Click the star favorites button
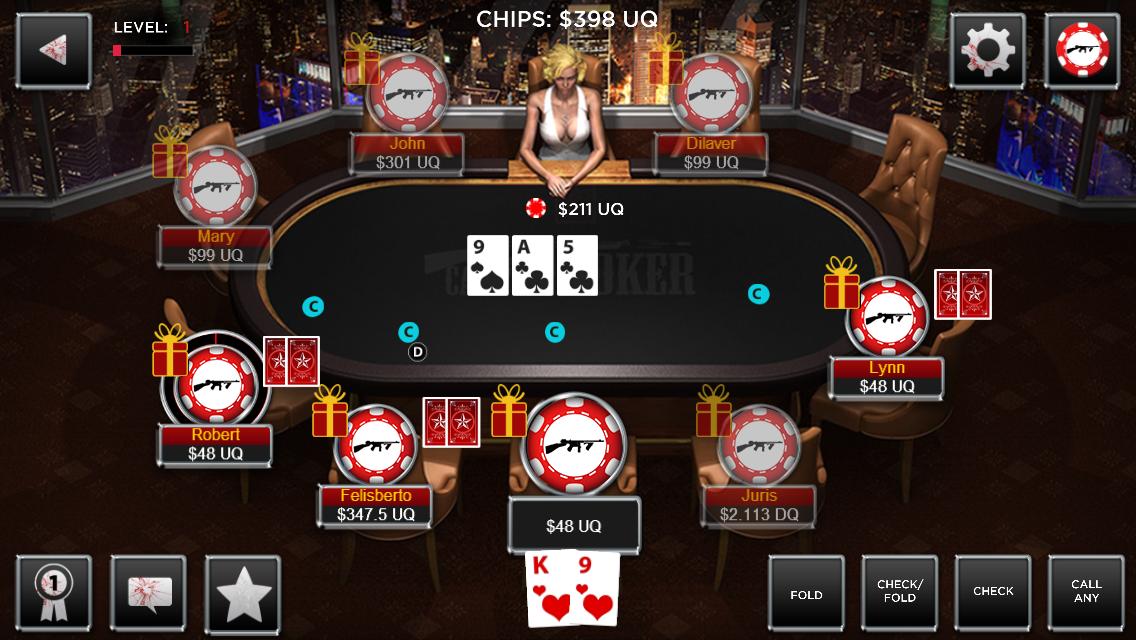 tap(243, 593)
